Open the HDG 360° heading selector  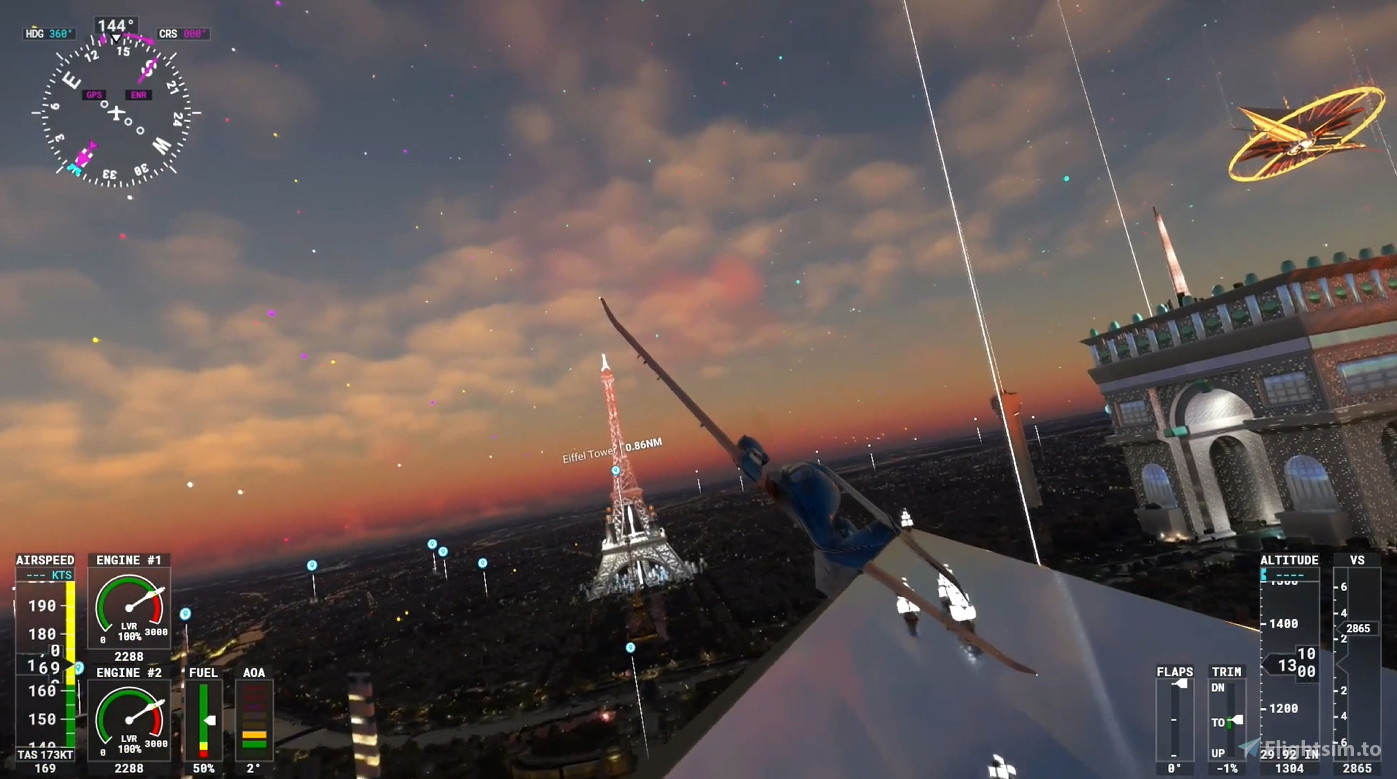pos(46,33)
